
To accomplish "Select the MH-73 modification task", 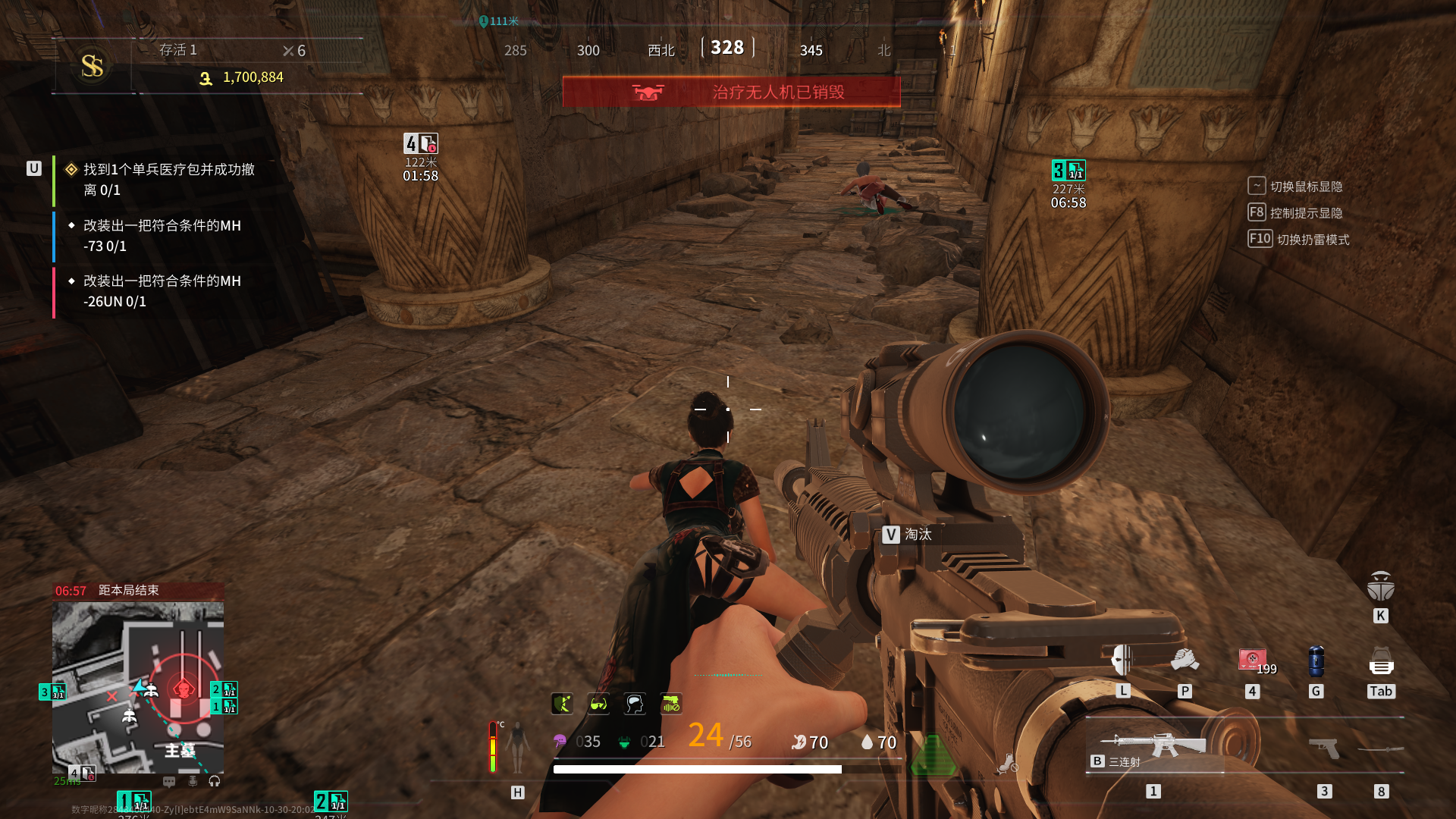I will [162, 236].
